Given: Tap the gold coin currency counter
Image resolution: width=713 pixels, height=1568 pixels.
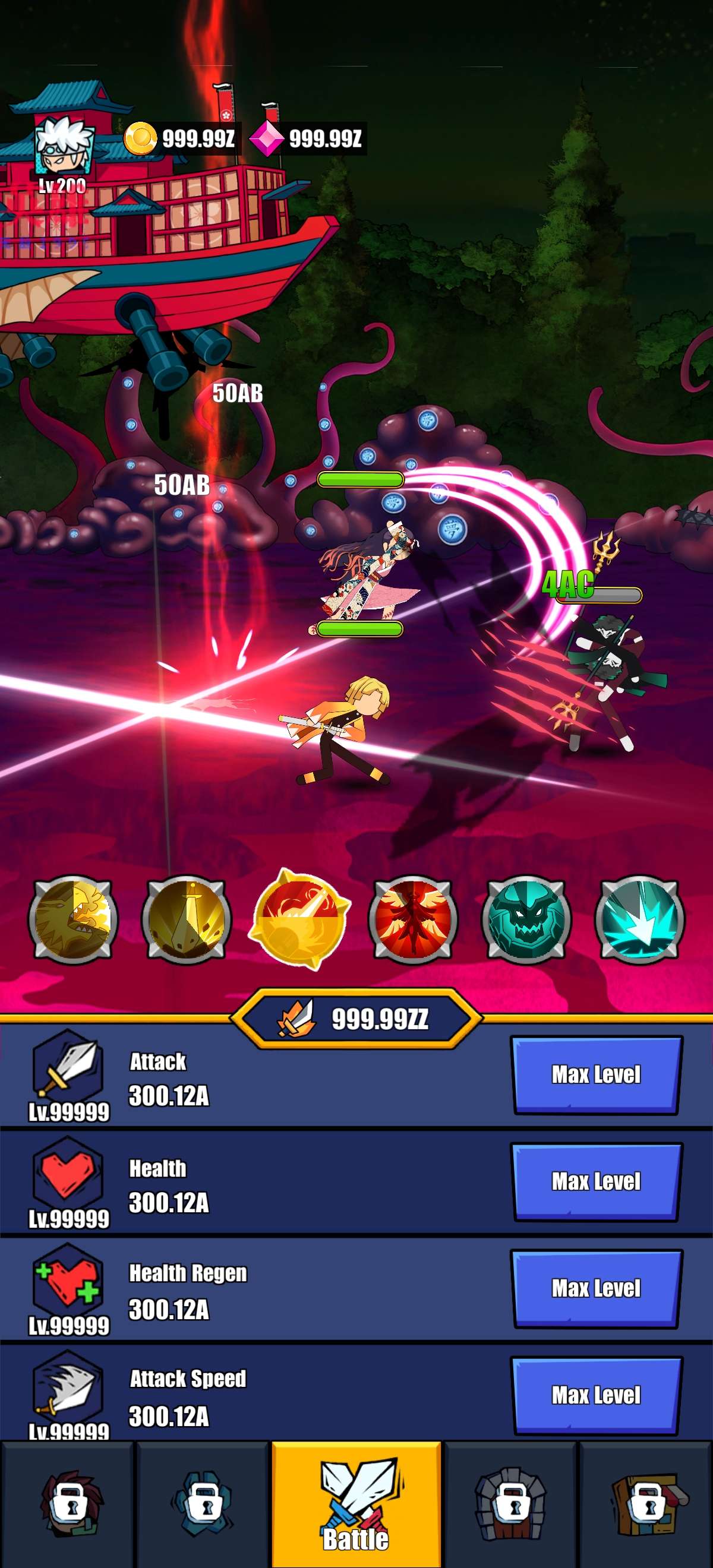Looking at the screenshot, I should (181, 139).
